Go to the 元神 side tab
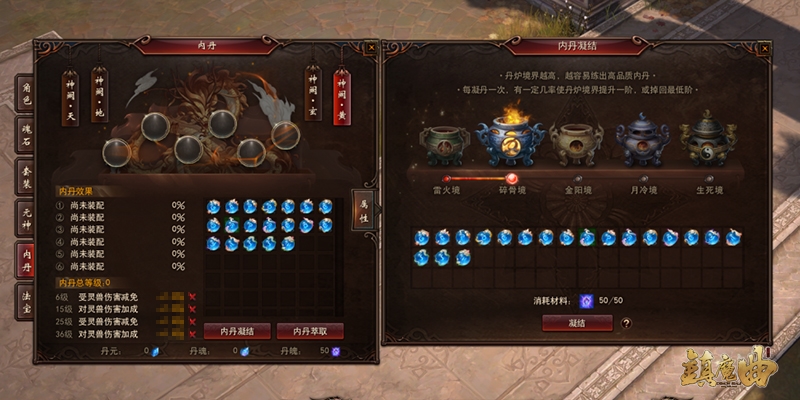Image resolution: width=800 pixels, height=400 pixels. coord(26,218)
